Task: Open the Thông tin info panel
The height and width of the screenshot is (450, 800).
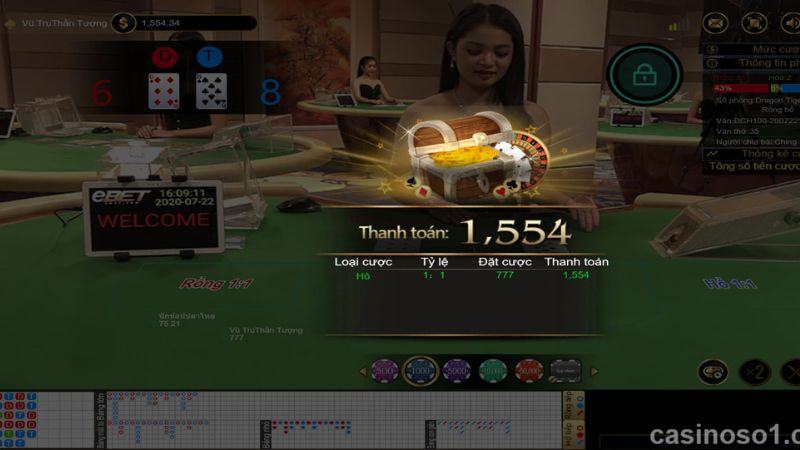Action: 755,62
